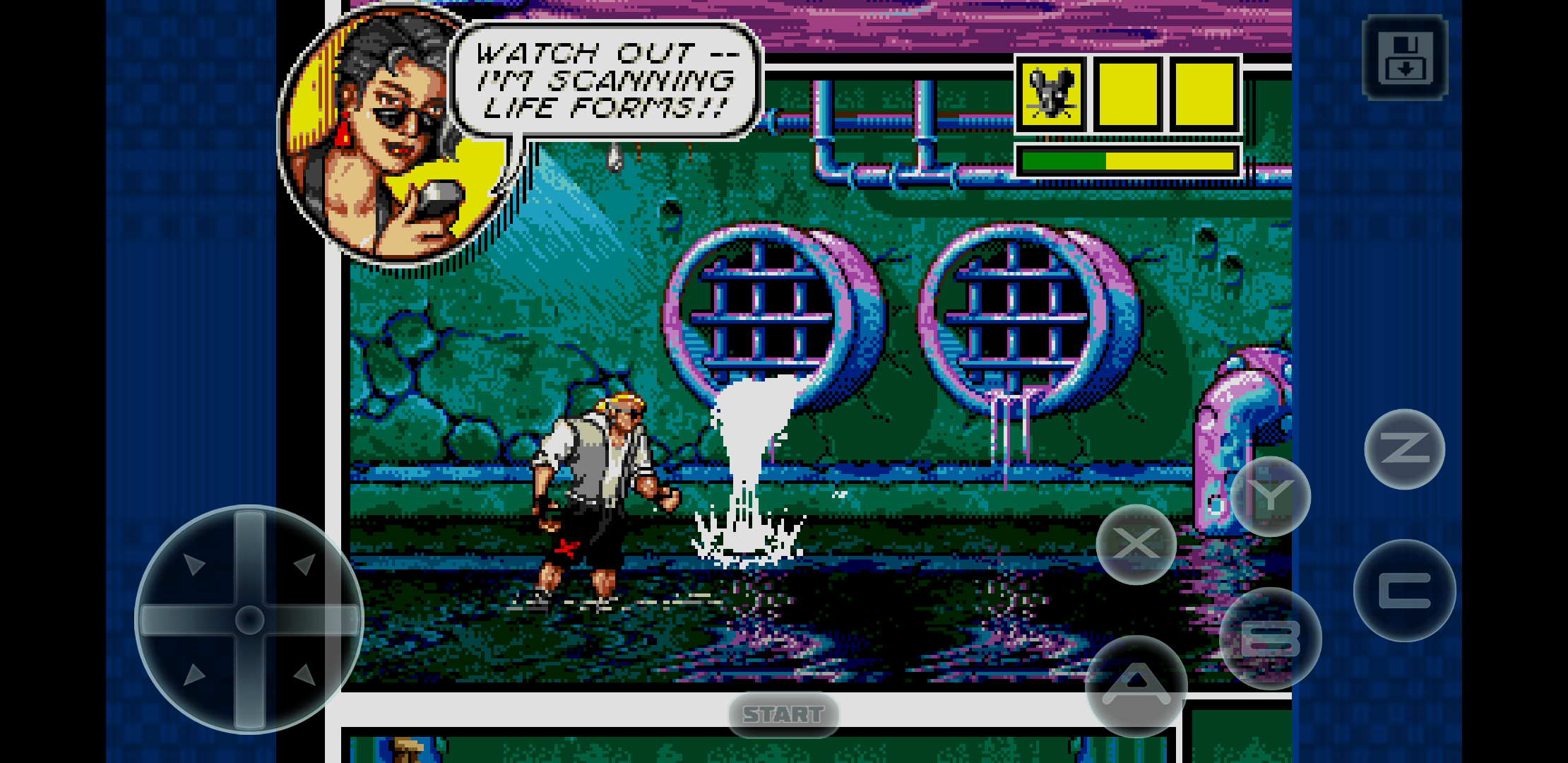Tap the START button
This screenshot has height=763, width=1568.
point(783,714)
